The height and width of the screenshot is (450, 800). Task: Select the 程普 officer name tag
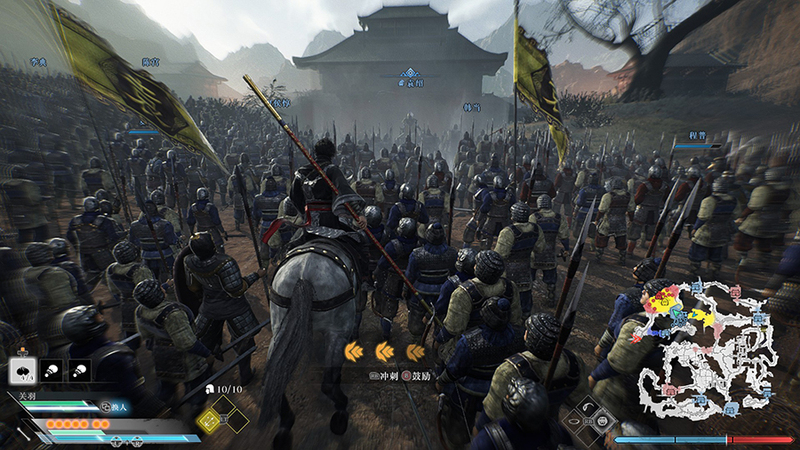(696, 131)
